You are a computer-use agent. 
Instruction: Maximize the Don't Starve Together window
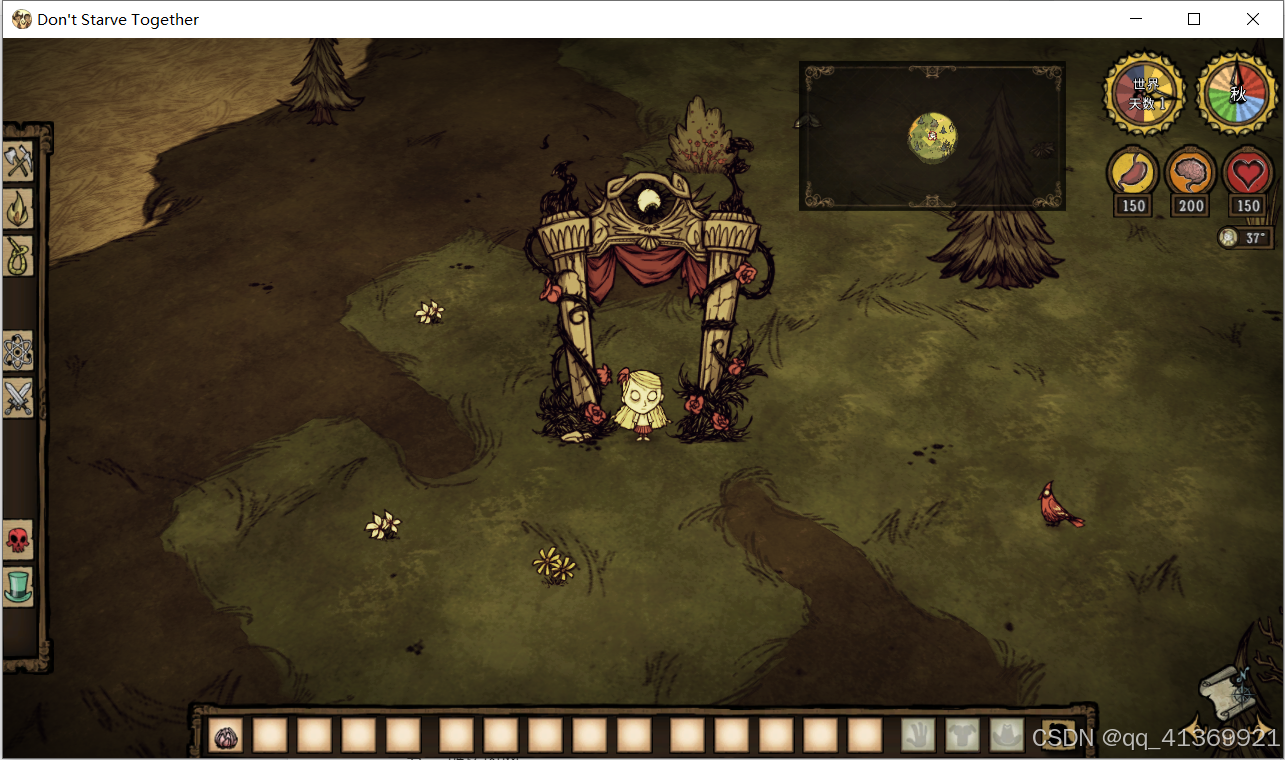(1194, 19)
